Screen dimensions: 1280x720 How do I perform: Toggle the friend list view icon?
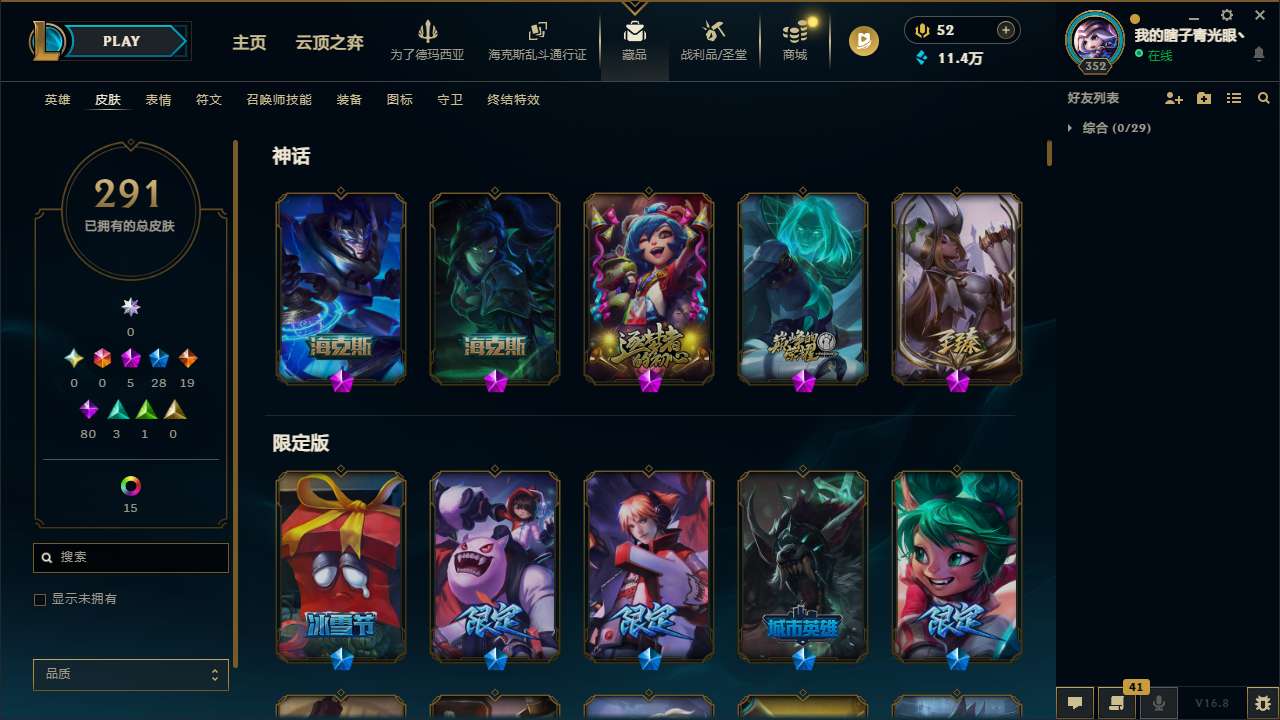coord(1234,98)
